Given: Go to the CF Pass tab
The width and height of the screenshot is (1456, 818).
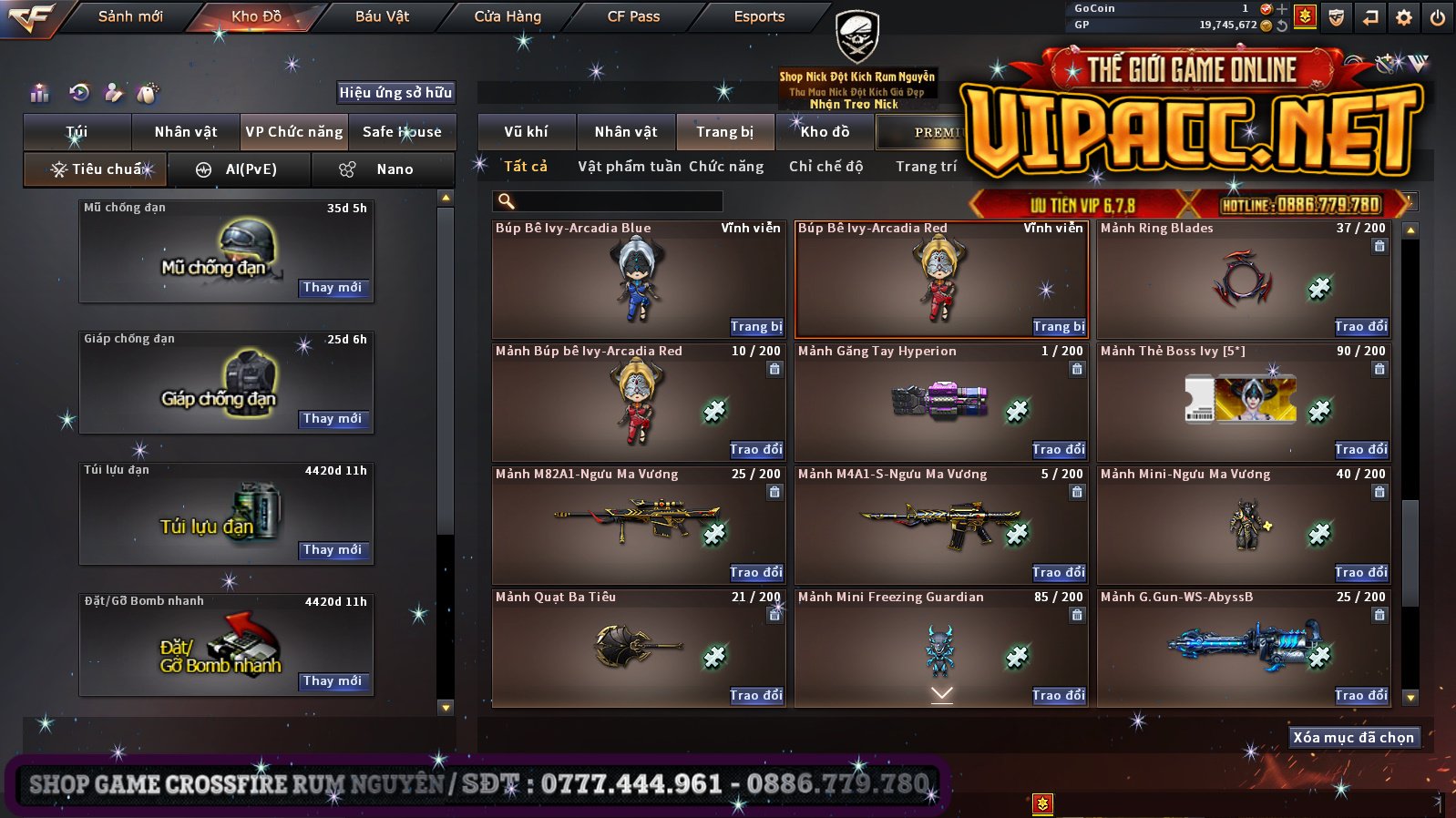Looking at the screenshot, I should pos(633,16).
